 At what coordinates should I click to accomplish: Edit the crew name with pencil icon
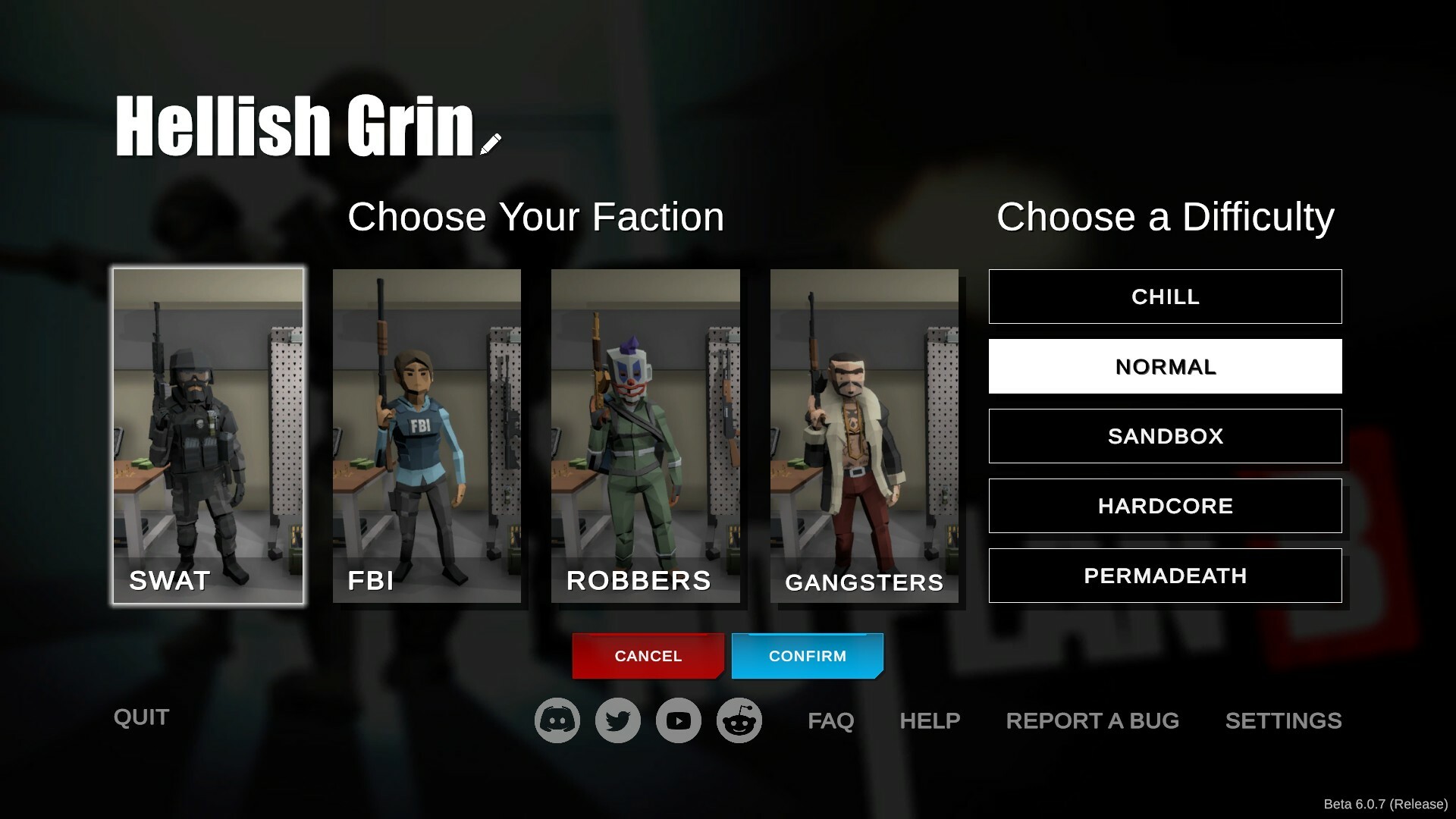[491, 144]
